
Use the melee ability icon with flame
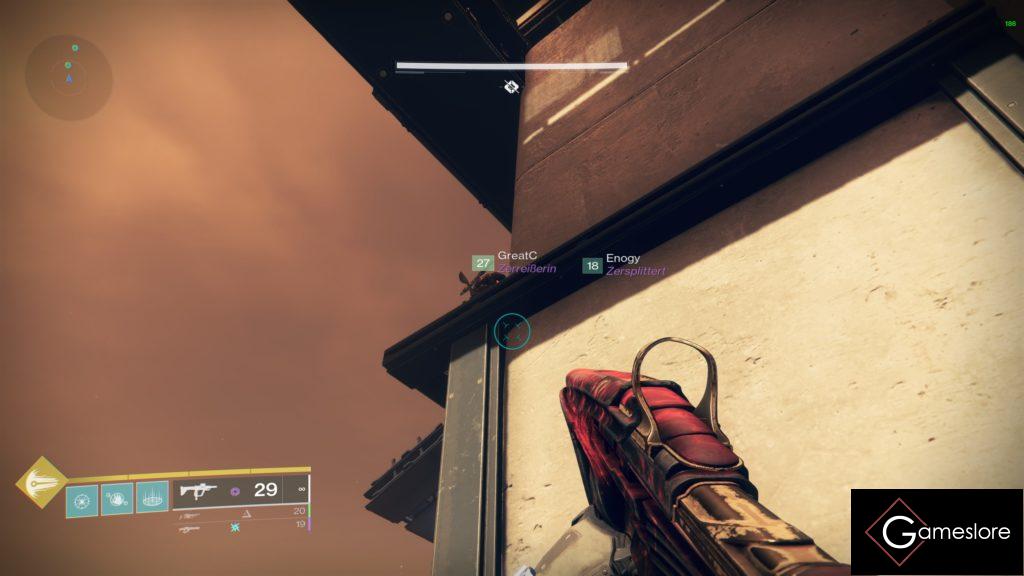click(117, 497)
